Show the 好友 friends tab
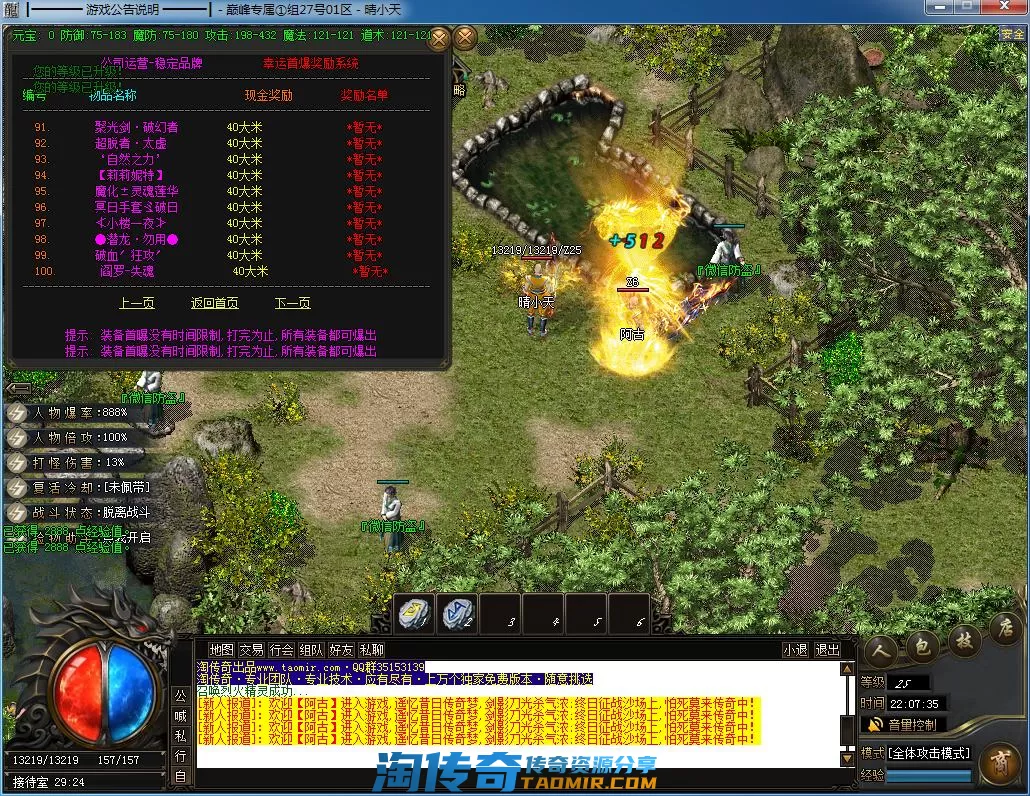The image size is (1030, 796). click(x=341, y=649)
